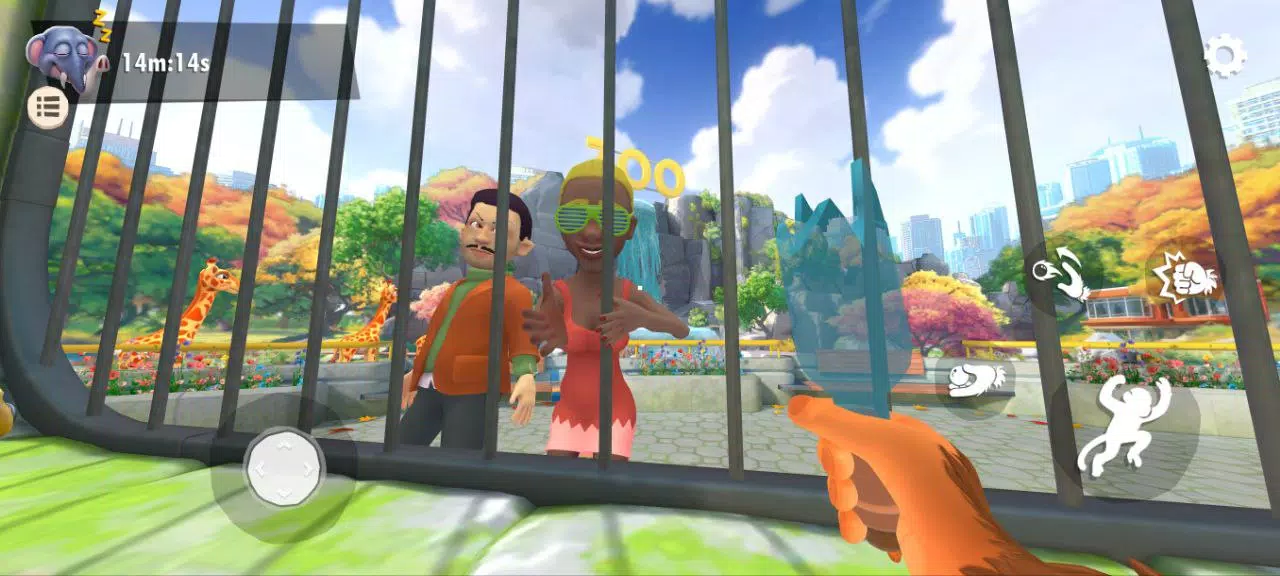1280x576 pixels.
Task: Open the task list button
Action: [48, 106]
